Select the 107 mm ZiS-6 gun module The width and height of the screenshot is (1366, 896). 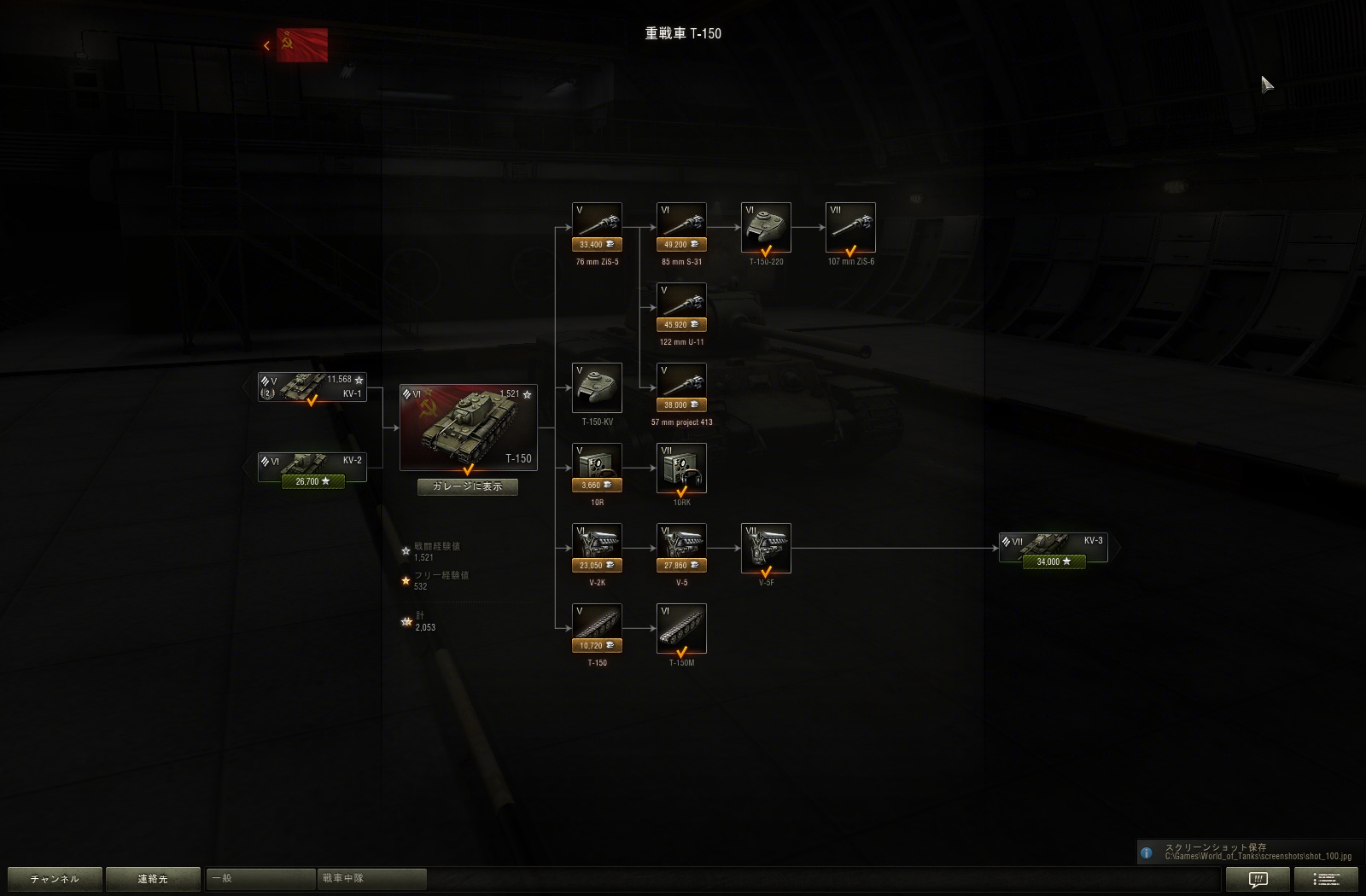(850, 227)
